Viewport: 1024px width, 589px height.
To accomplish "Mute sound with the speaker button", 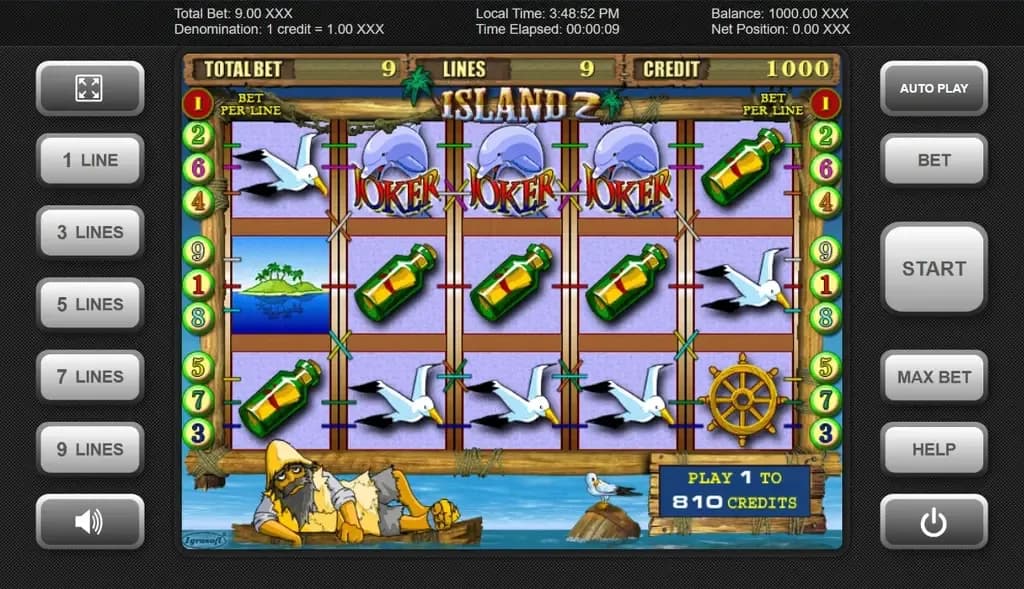I will [x=90, y=521].
